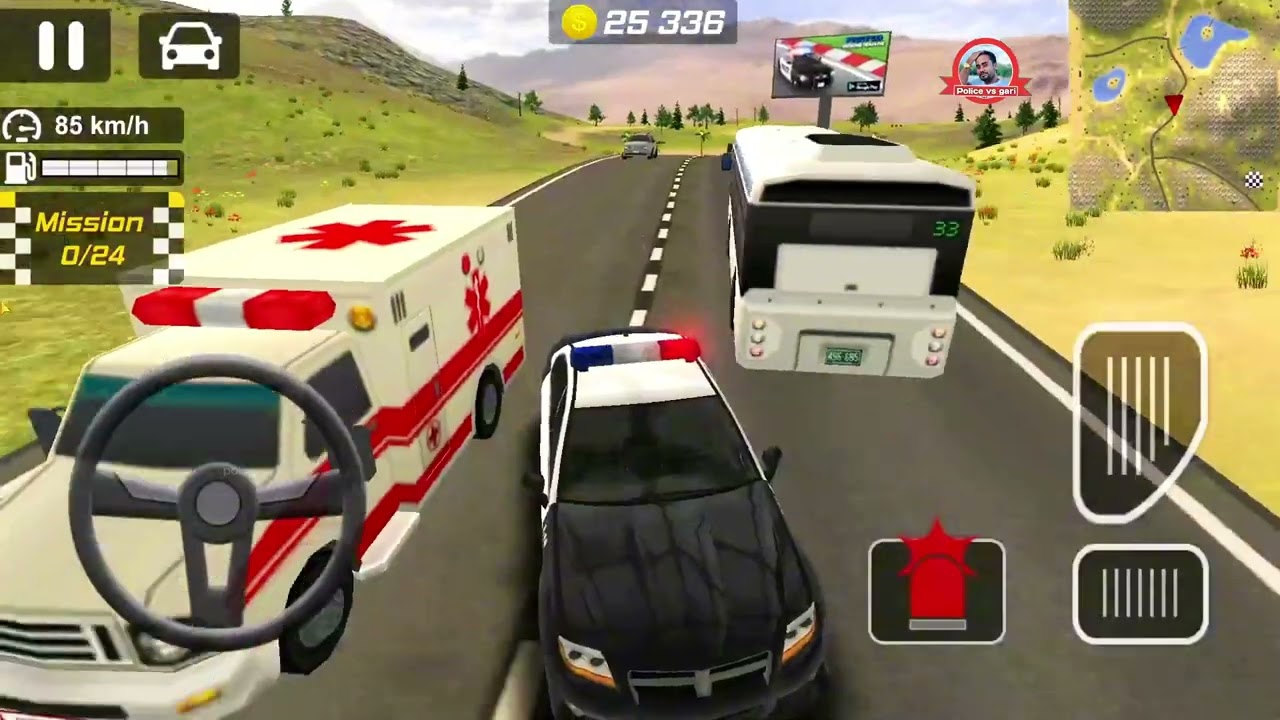Screen dimensions: 1280x720
Task: Hit the tall gas pedal
Action: click(x=1140, y=422)
